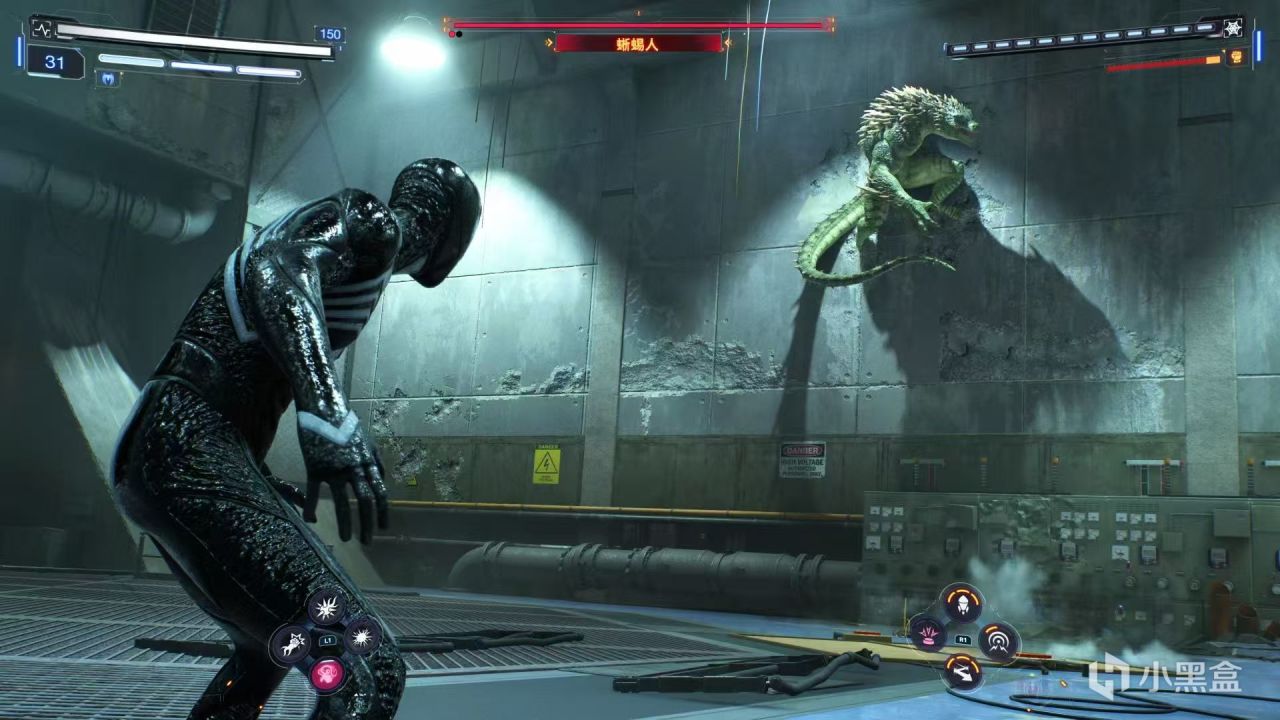Activate the glowing pink symbiote tentacle ability

pos(324,674)
